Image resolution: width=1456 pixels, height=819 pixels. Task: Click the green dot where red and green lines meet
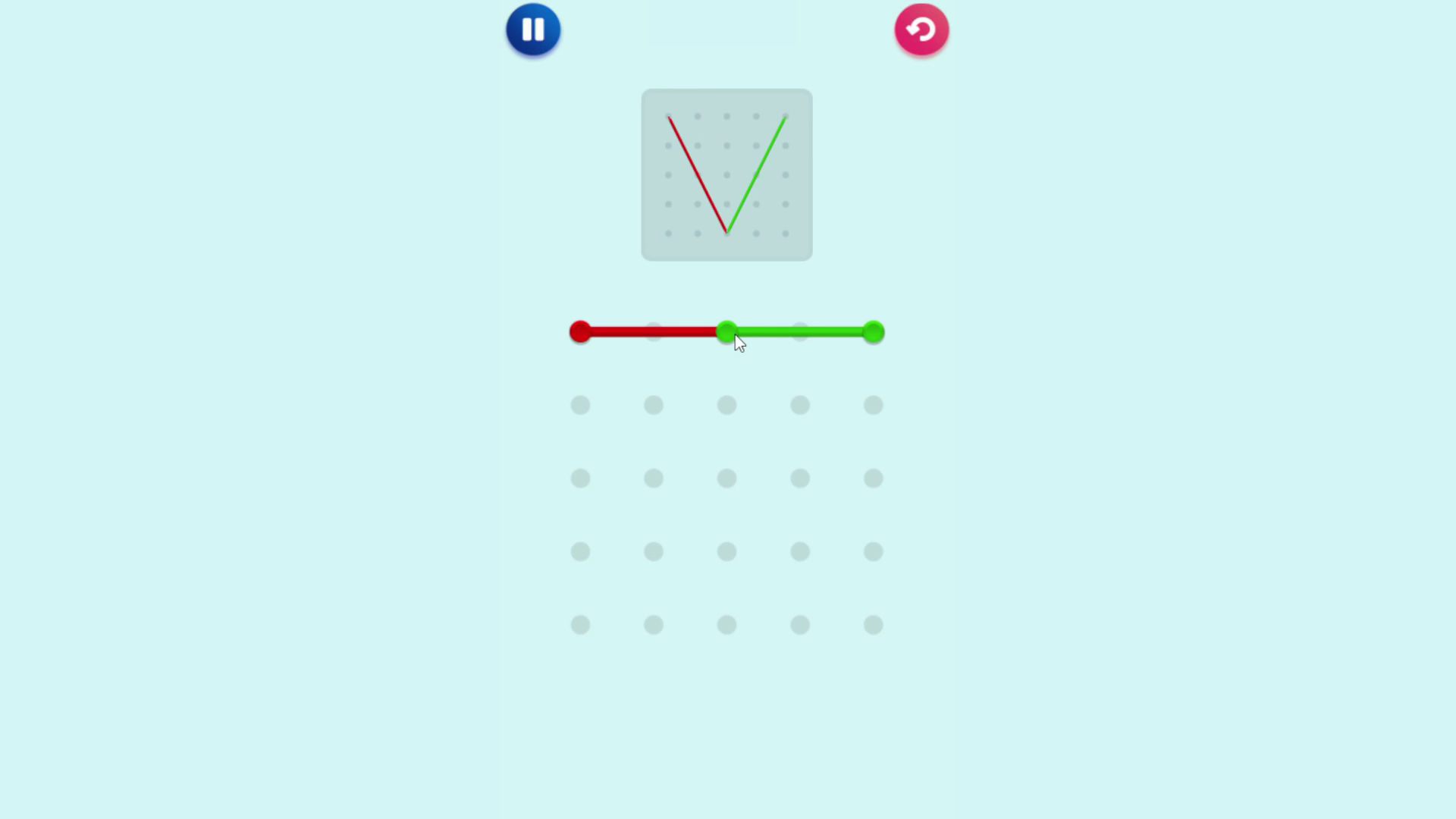[x=726, y=331]
